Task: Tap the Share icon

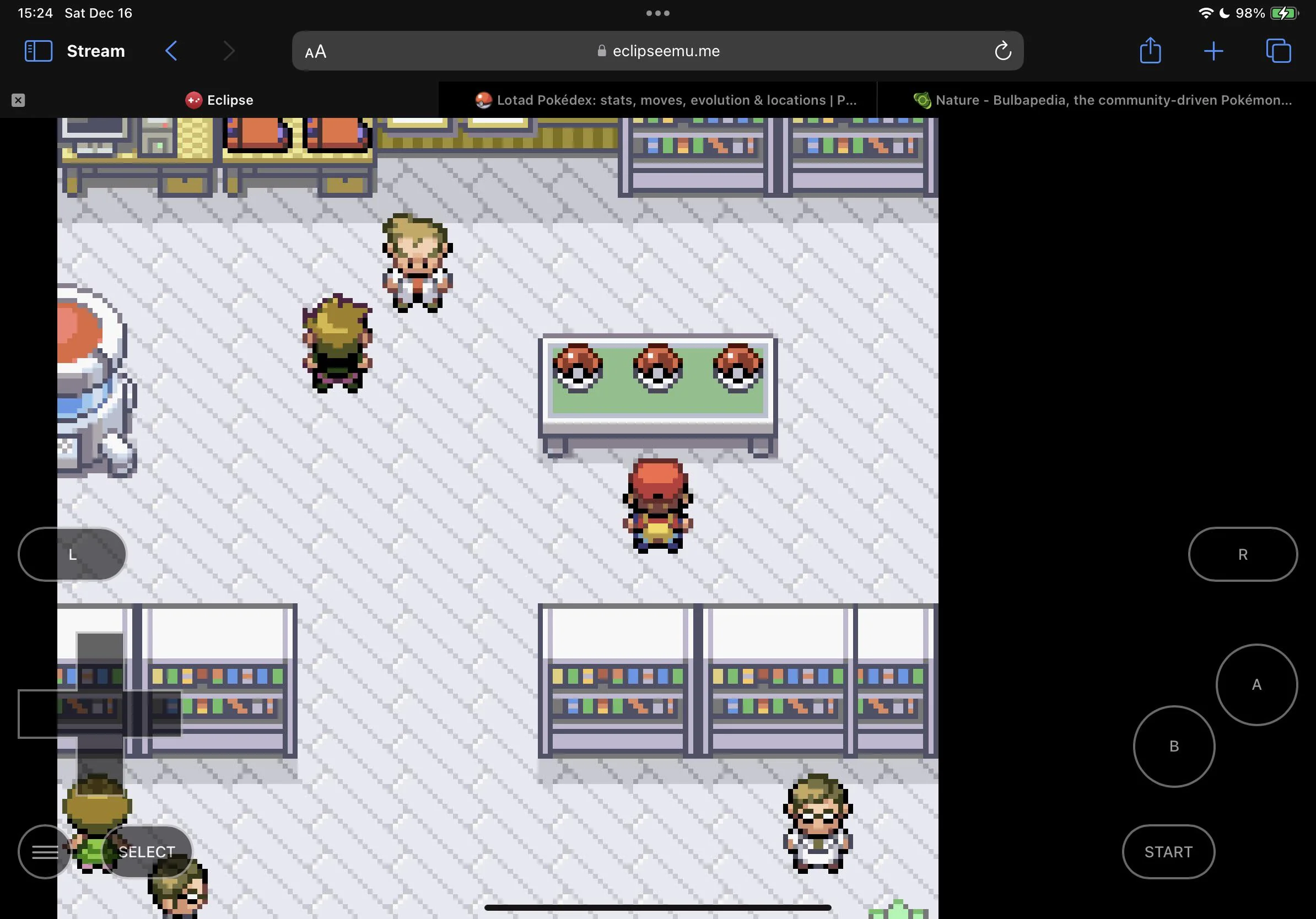Action: 1150,51
